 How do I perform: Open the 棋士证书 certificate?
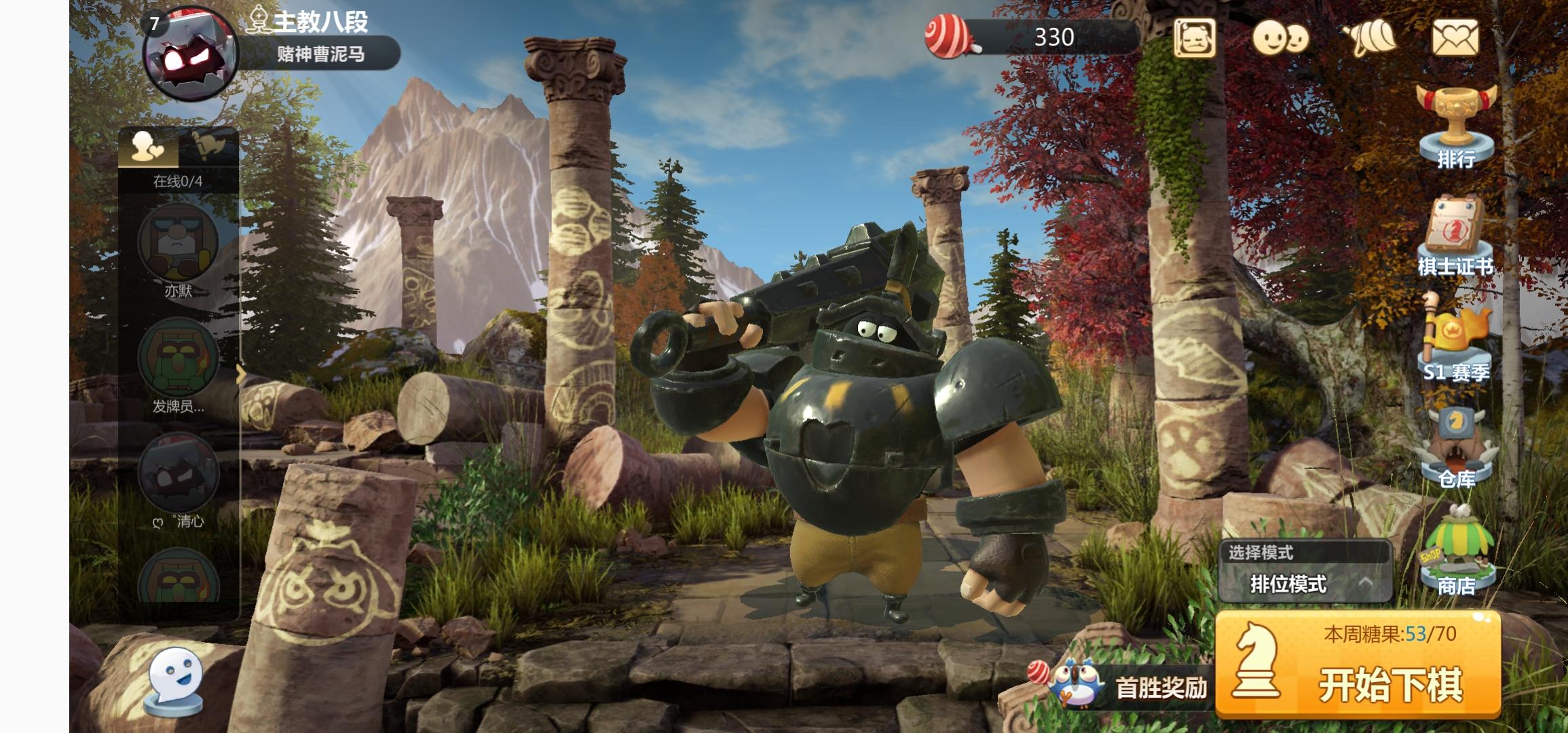1455,234
